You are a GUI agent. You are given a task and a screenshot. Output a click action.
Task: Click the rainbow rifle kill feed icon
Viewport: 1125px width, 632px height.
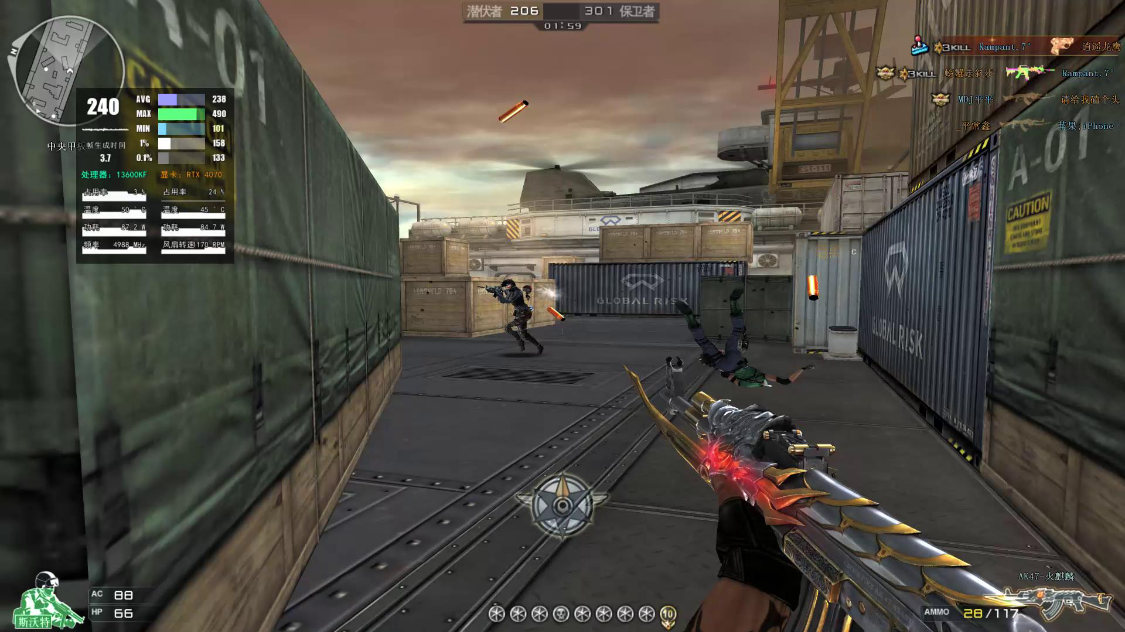(x=1028, y=72)
